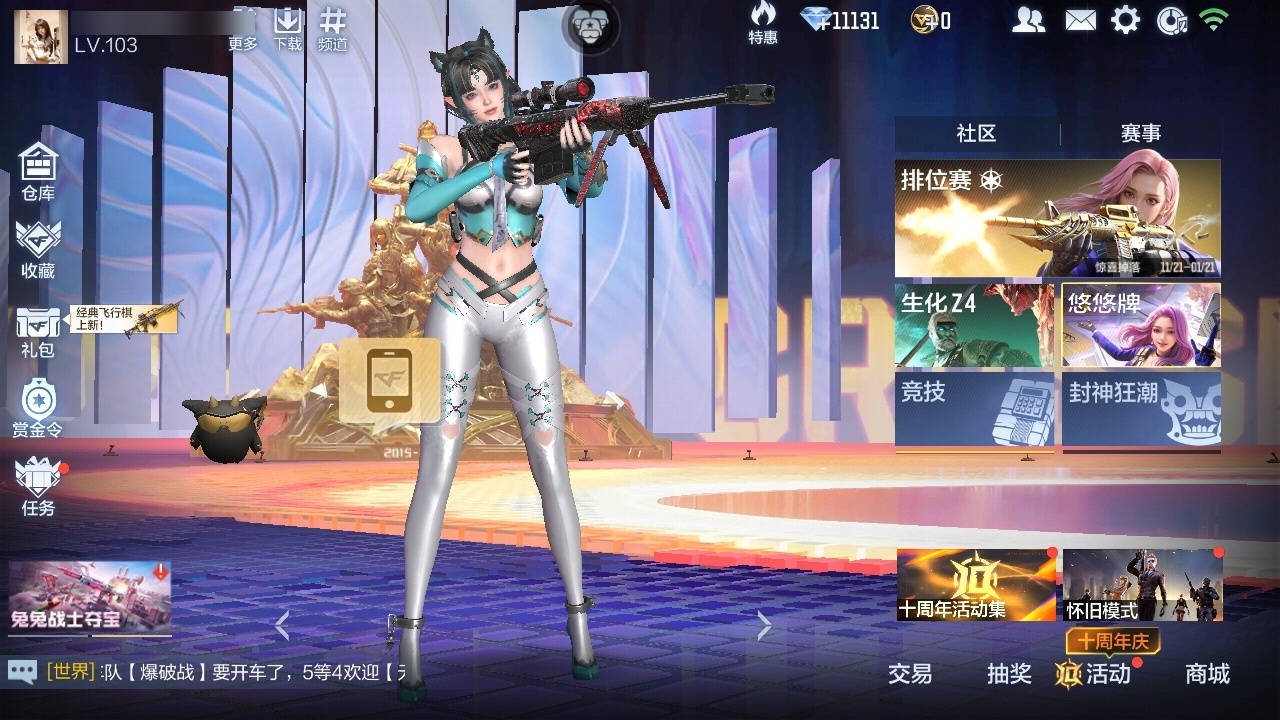Open the friends list icon

(x=1029, y=18)
